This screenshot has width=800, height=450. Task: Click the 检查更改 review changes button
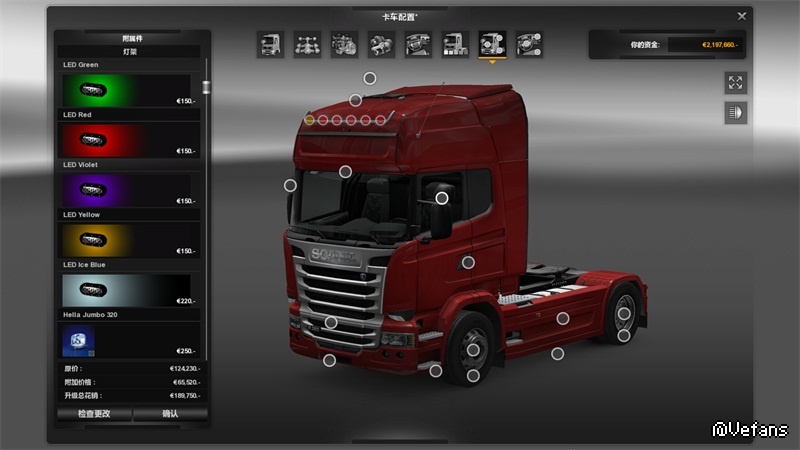point(94,413)
